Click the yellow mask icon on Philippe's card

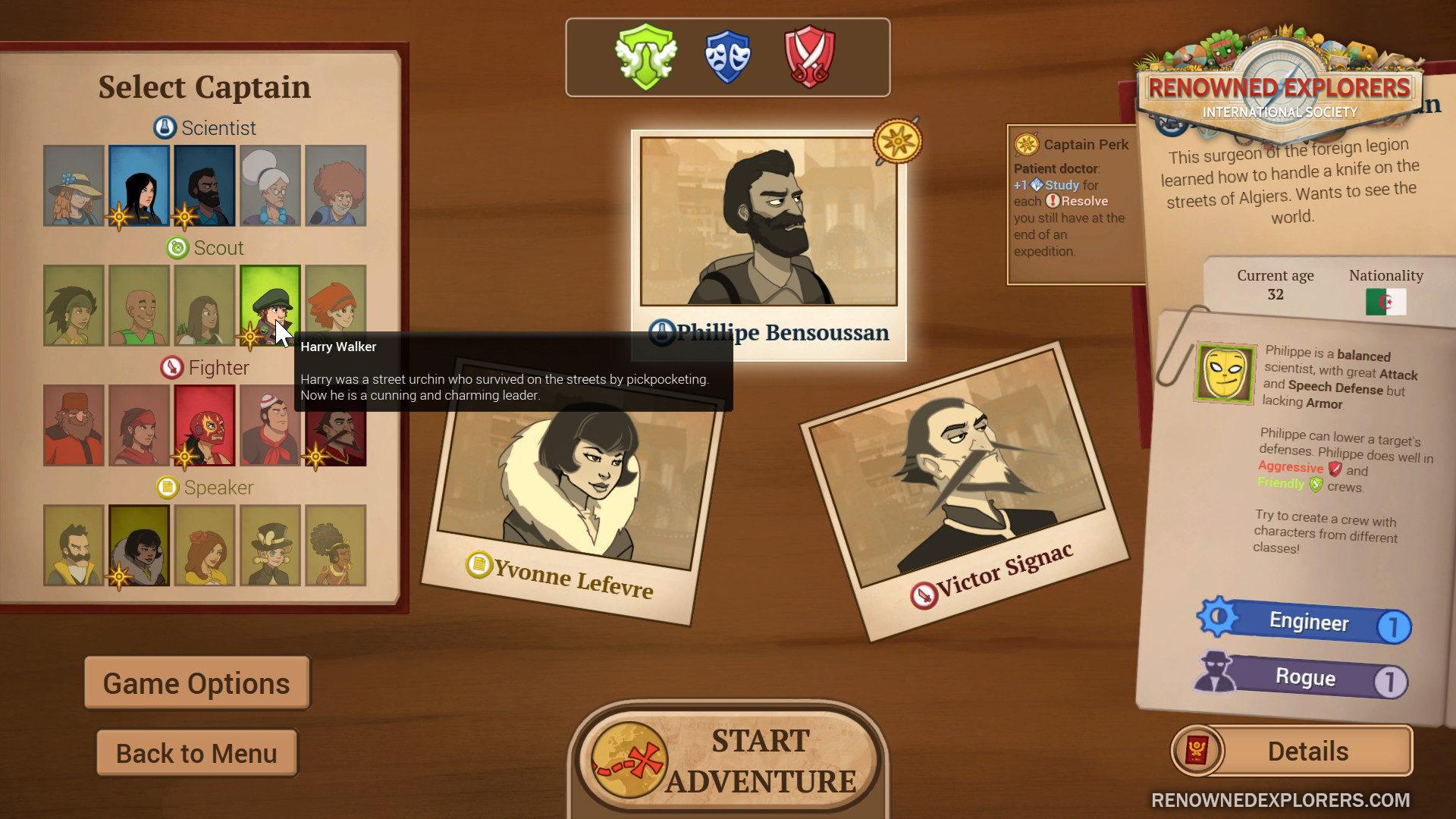(x=1226, y=374)
